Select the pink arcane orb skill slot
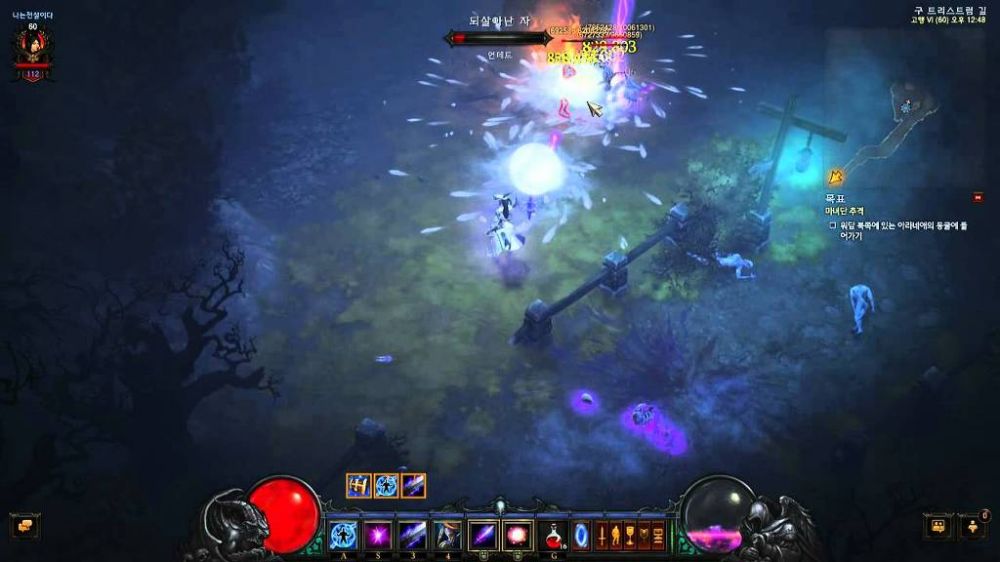Image resolution: width=1000 pixels, height=562 pixels. coord(517,535)
